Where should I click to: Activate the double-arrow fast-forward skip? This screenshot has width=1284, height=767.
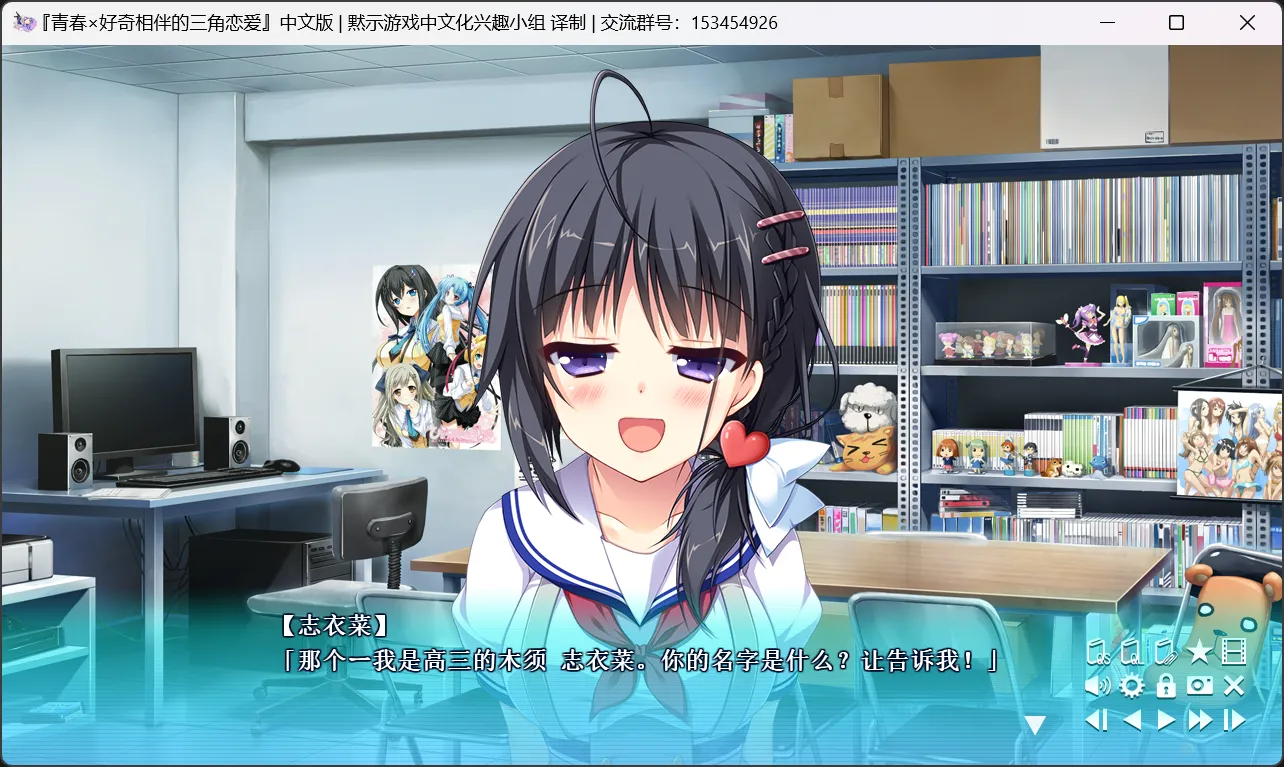coord(1199,720)
